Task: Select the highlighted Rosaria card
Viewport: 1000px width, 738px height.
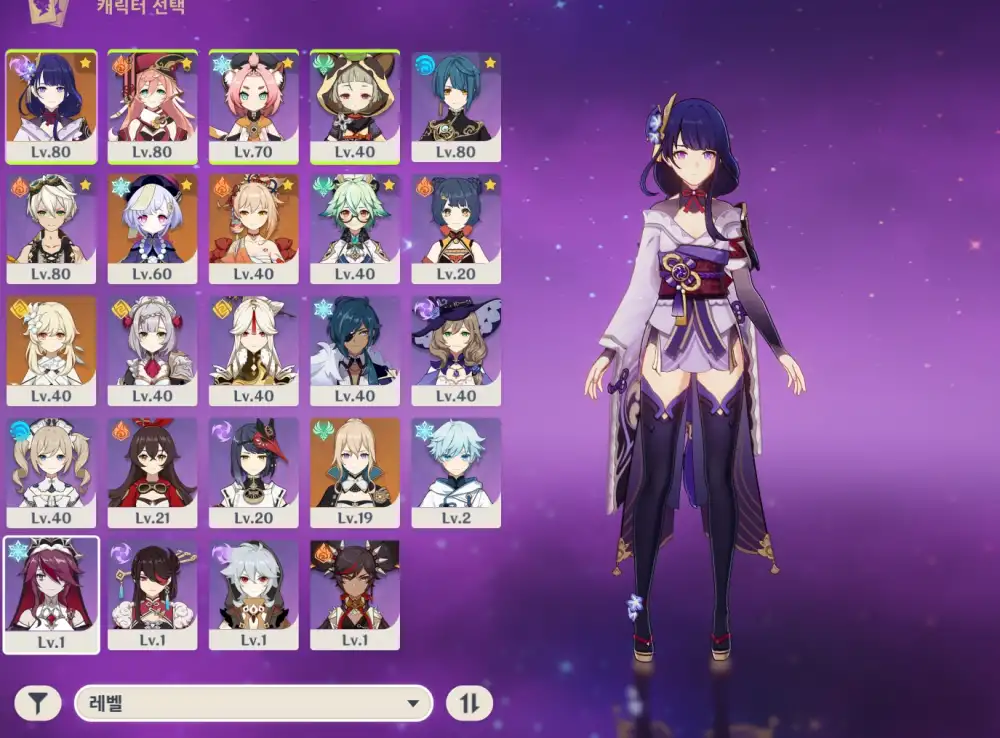Action: pyautogui.click(x=51, y=594)
